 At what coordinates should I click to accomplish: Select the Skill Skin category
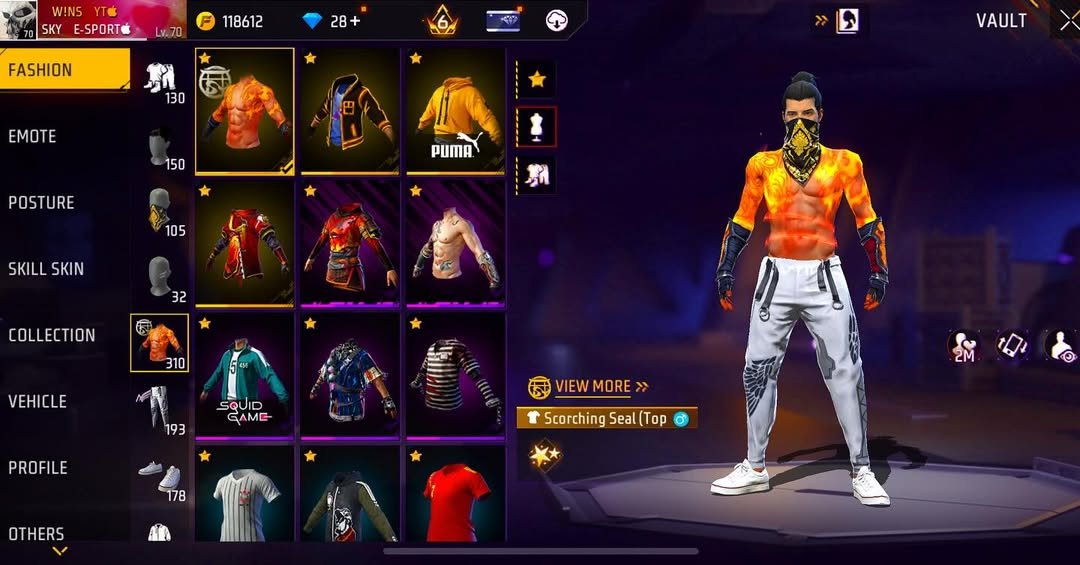click(x=46, y=268)
